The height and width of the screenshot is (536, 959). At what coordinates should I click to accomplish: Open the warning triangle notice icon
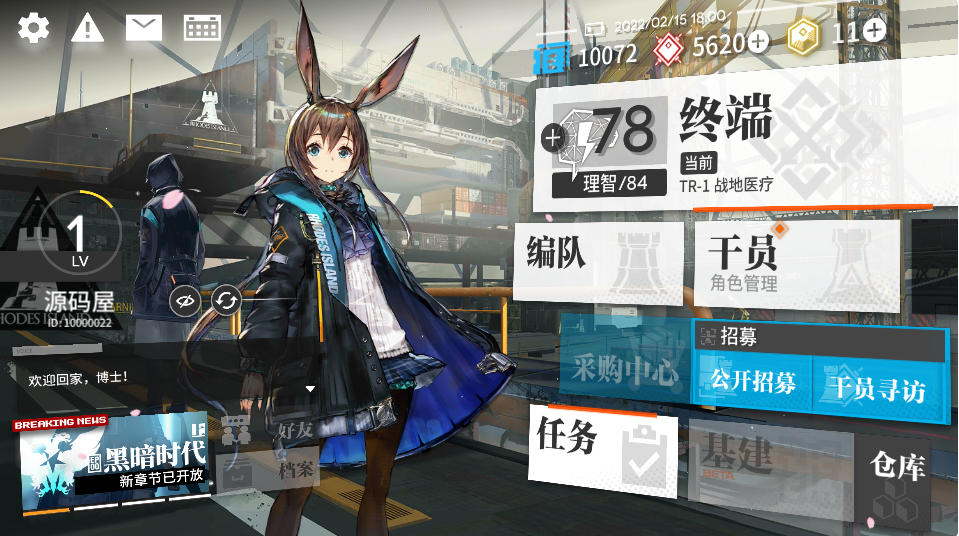(88, 27)
